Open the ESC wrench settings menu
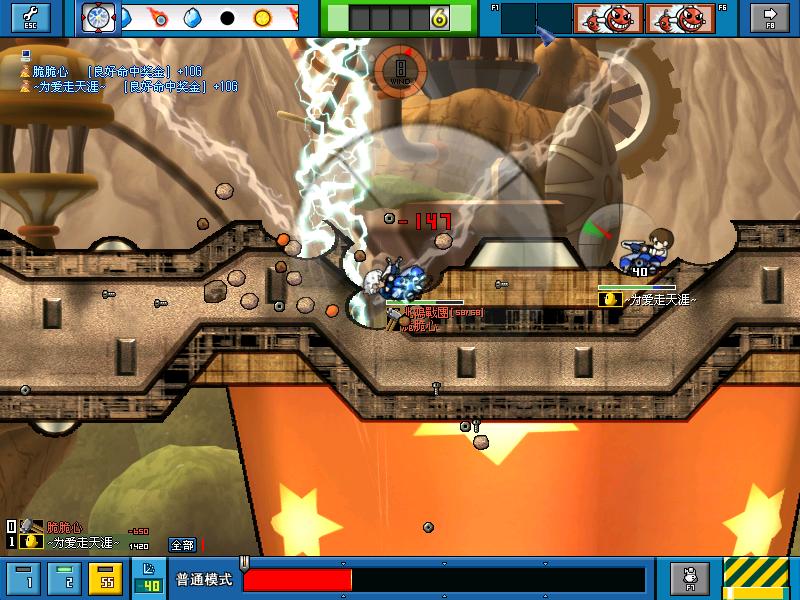This screenshot has width=800, height=600. pos(29,18)
